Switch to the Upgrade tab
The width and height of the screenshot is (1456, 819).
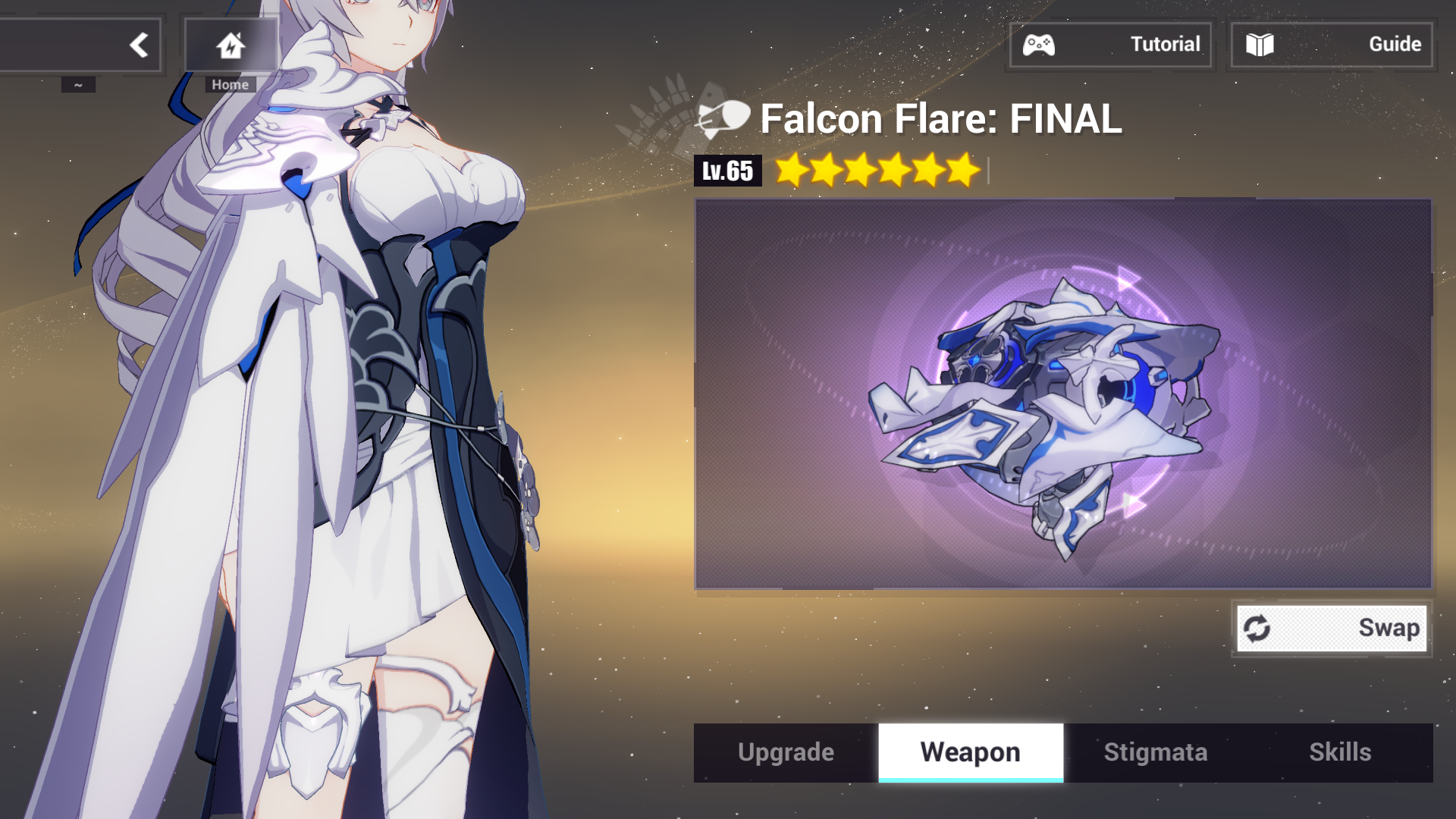click(784, 752)
